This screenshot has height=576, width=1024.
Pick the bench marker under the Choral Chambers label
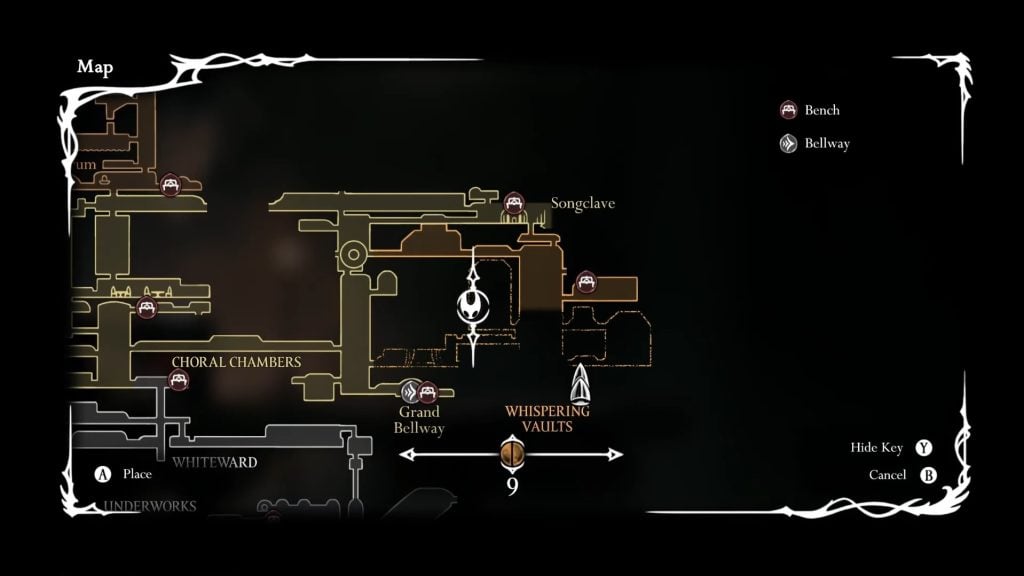click(179, 380)
